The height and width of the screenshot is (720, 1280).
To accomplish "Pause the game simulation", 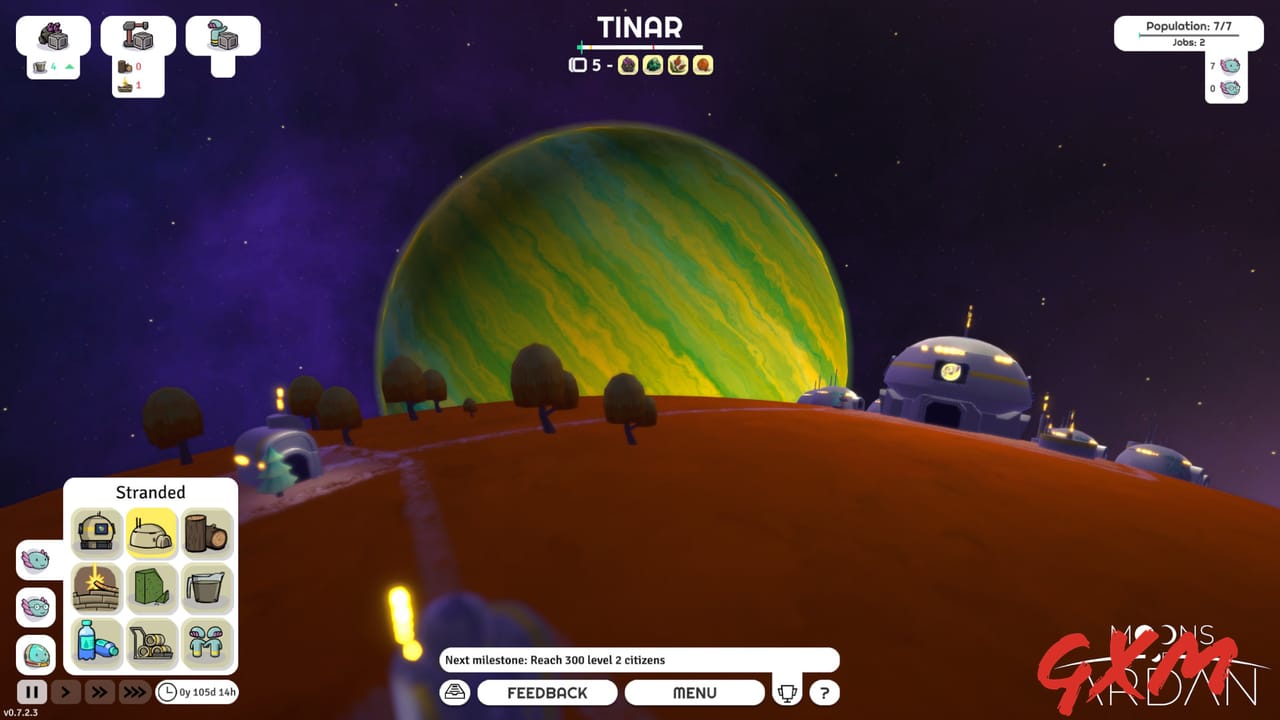I will coord(33,691).
